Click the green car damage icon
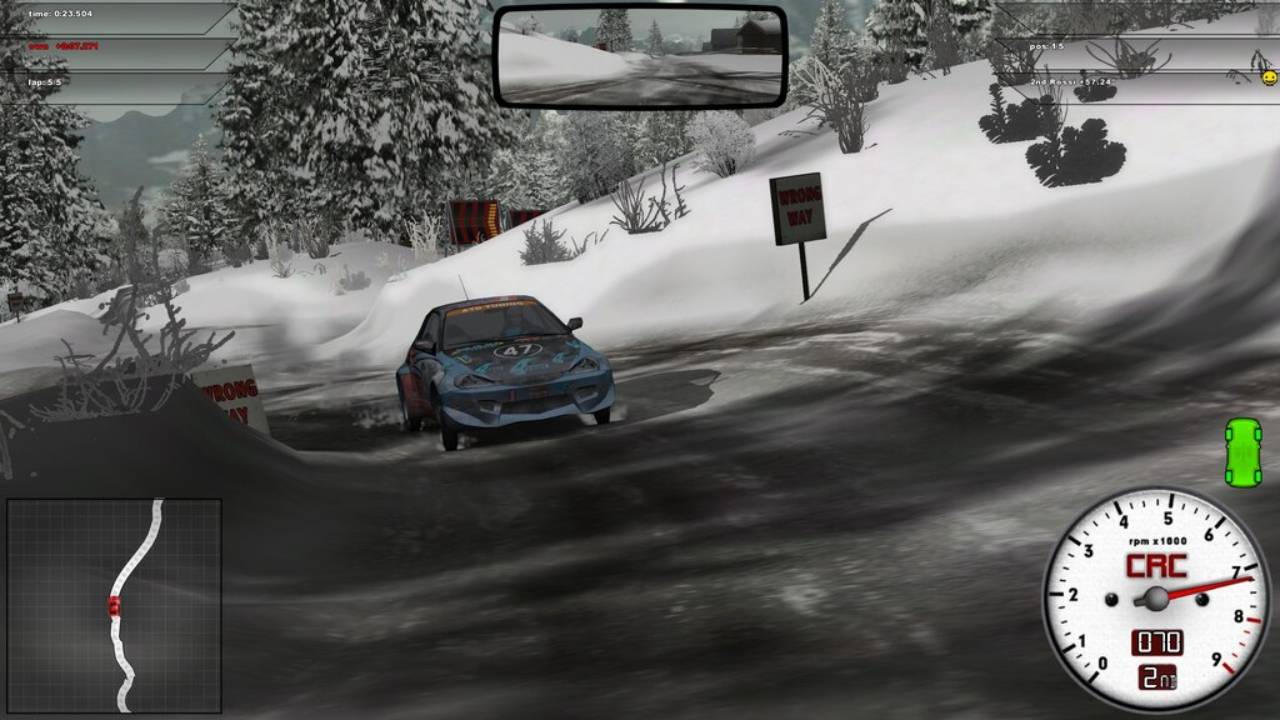1280x720 pixels. 1243,453
